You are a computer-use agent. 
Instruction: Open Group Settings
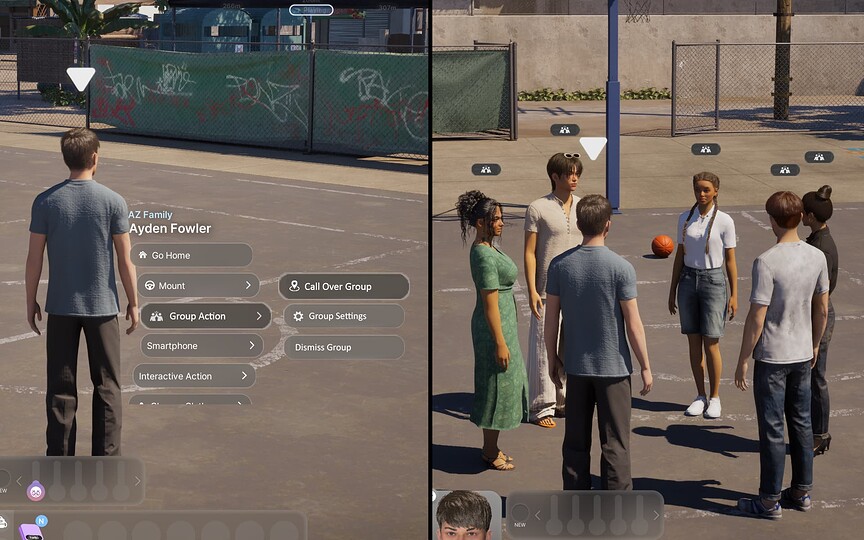pyautogui.click(x=343, y=316)
